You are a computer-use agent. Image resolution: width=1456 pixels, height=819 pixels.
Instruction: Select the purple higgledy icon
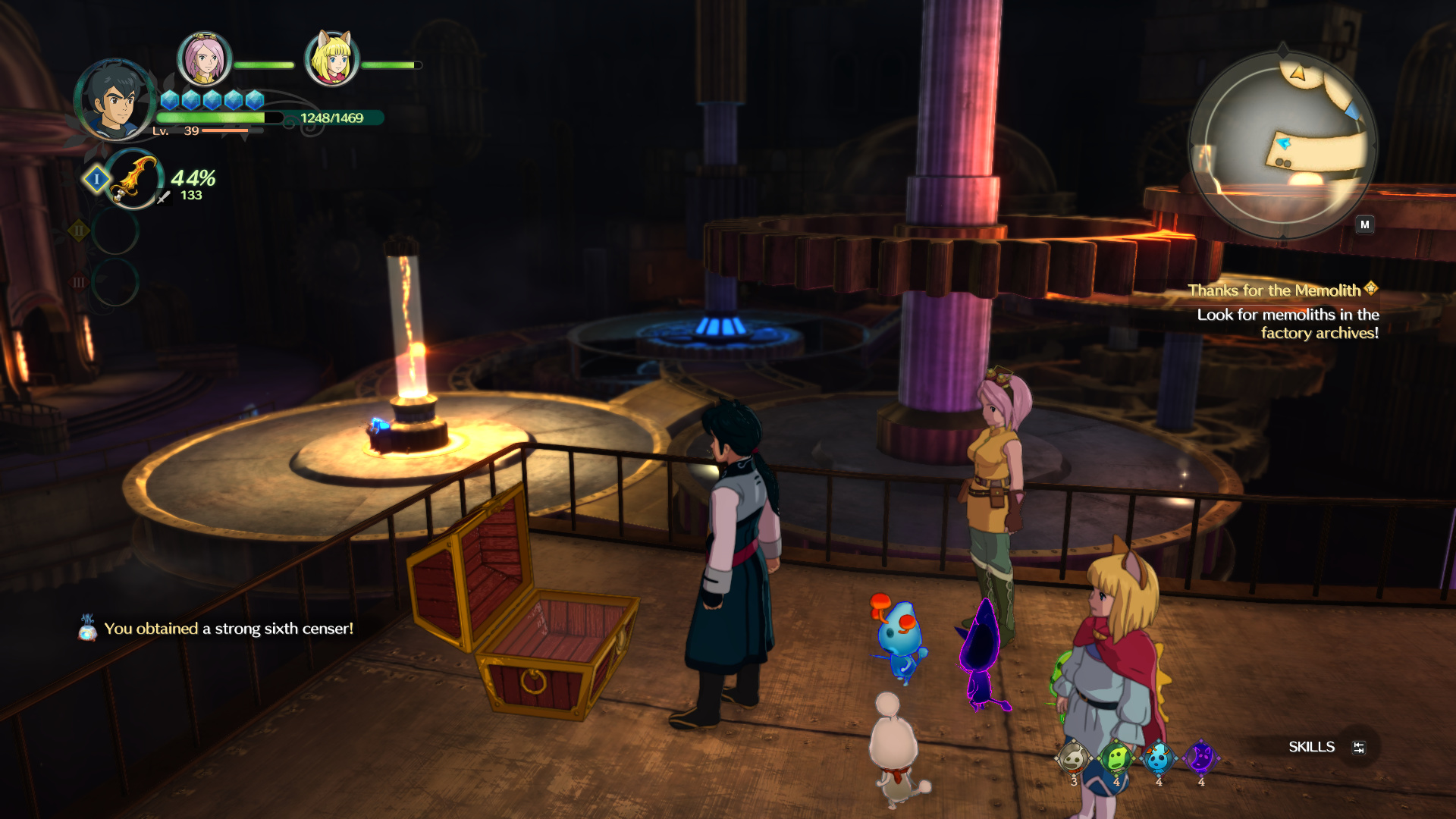pyautogui.click(x=1200, y=758)
